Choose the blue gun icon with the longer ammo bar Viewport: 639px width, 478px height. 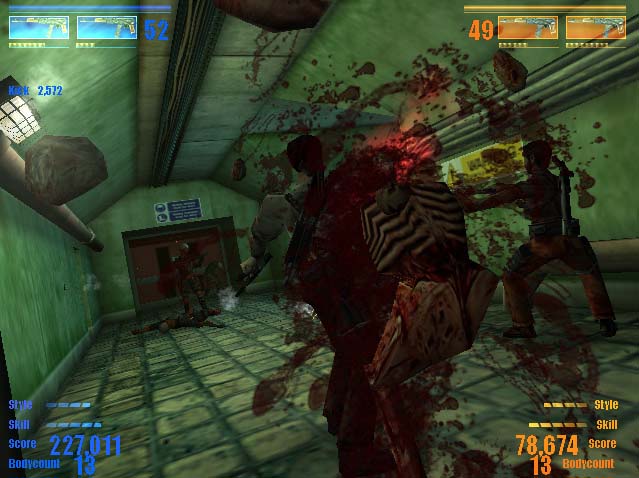39,28
